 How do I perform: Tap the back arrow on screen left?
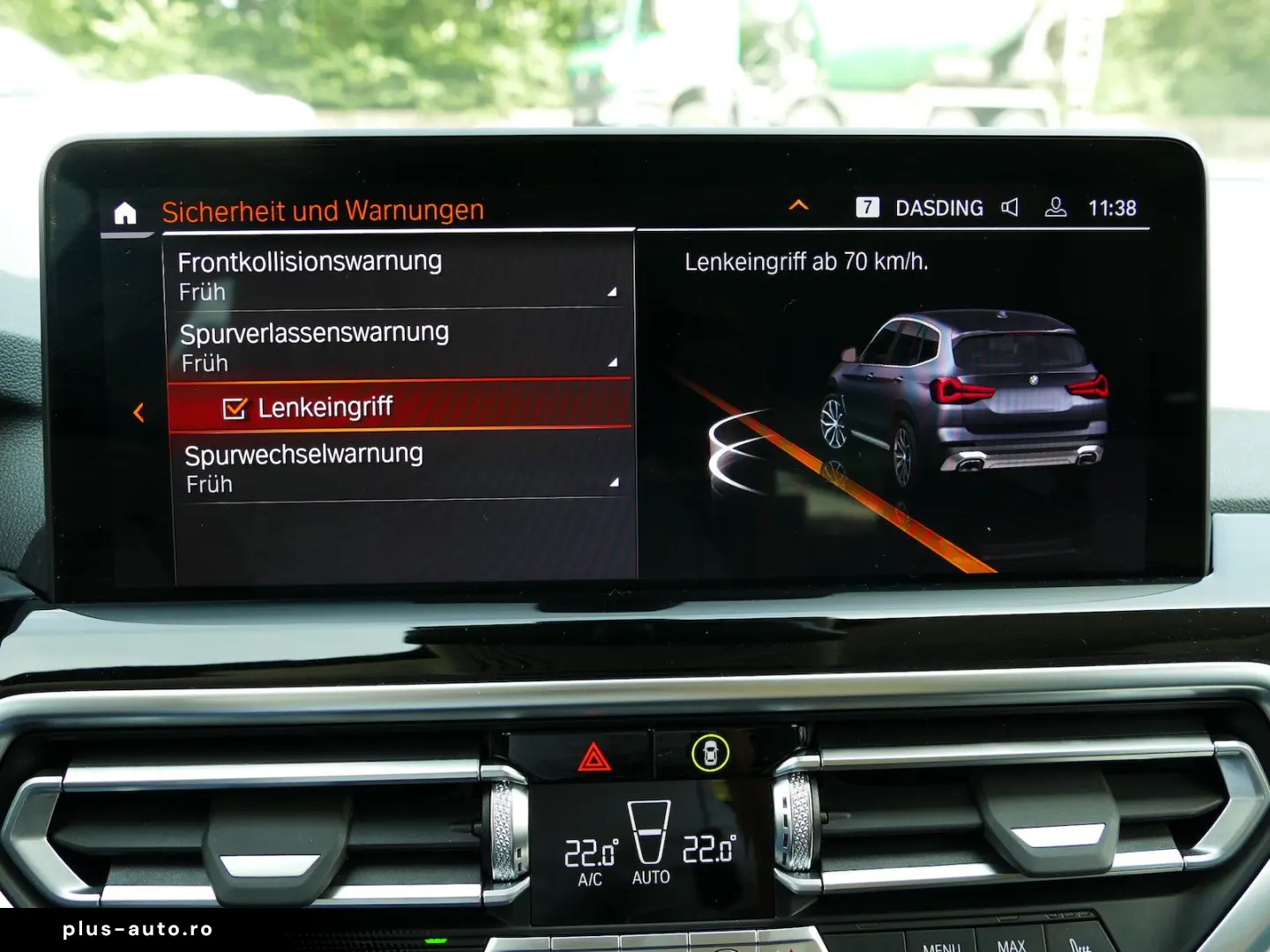(x=138, y=411)
